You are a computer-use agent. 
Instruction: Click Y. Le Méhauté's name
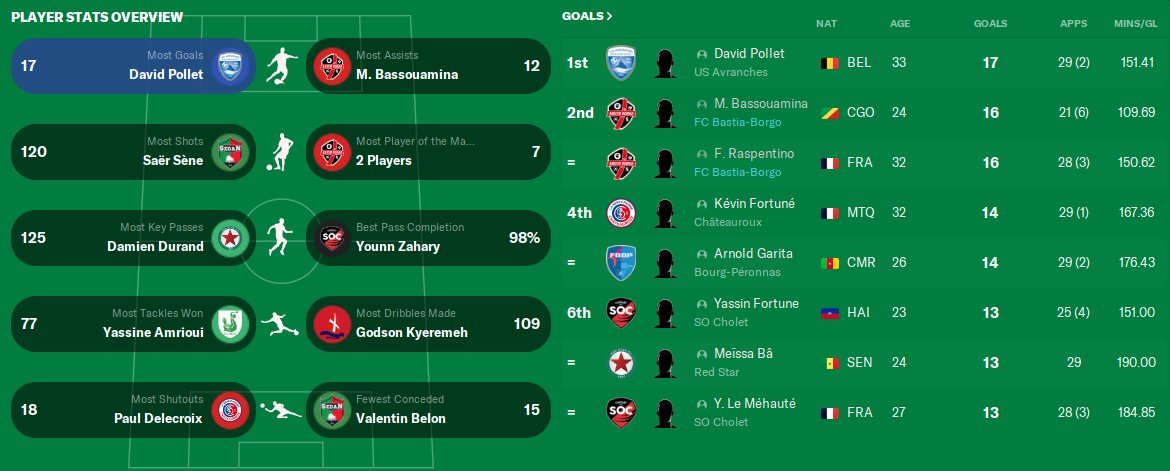[x=755, y=404]
